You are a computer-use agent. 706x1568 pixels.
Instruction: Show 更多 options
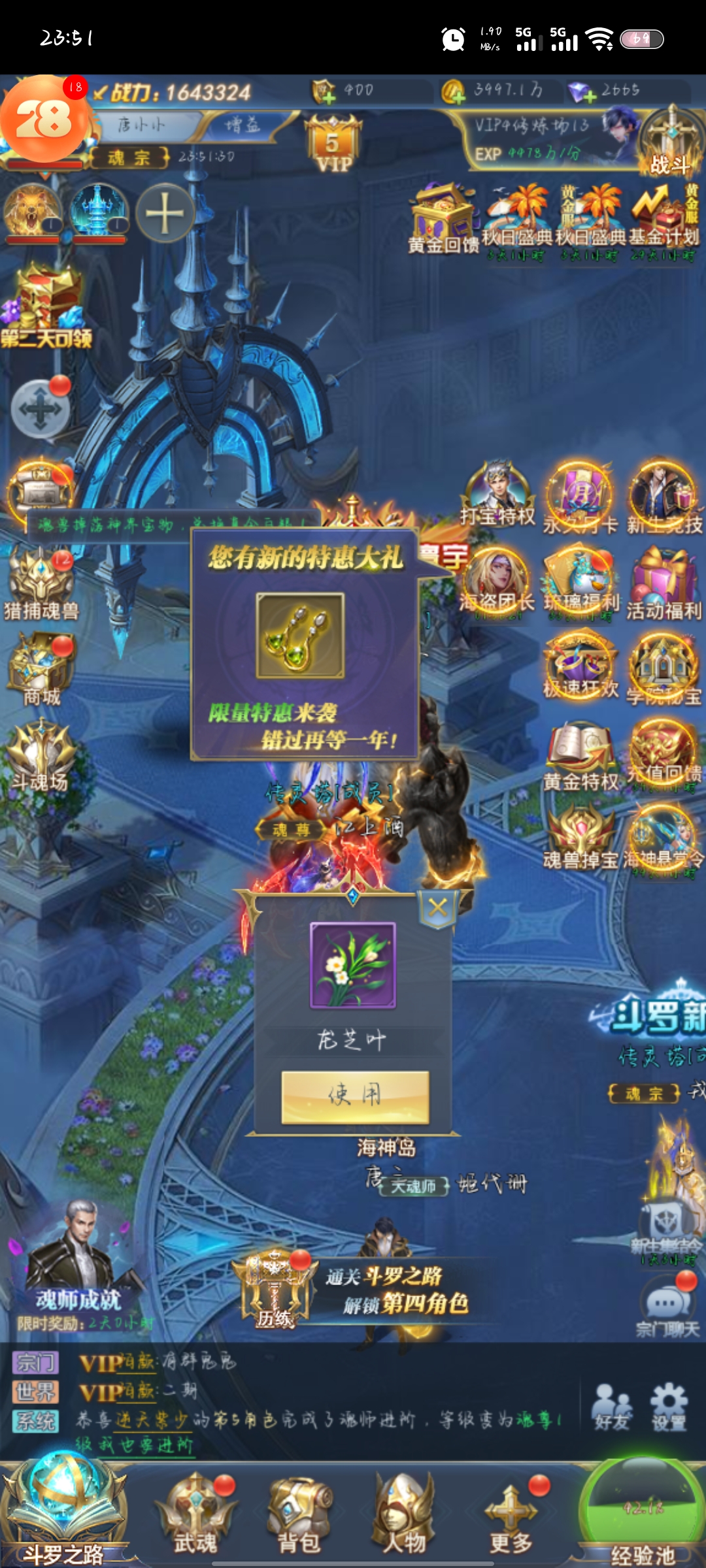512,1516
